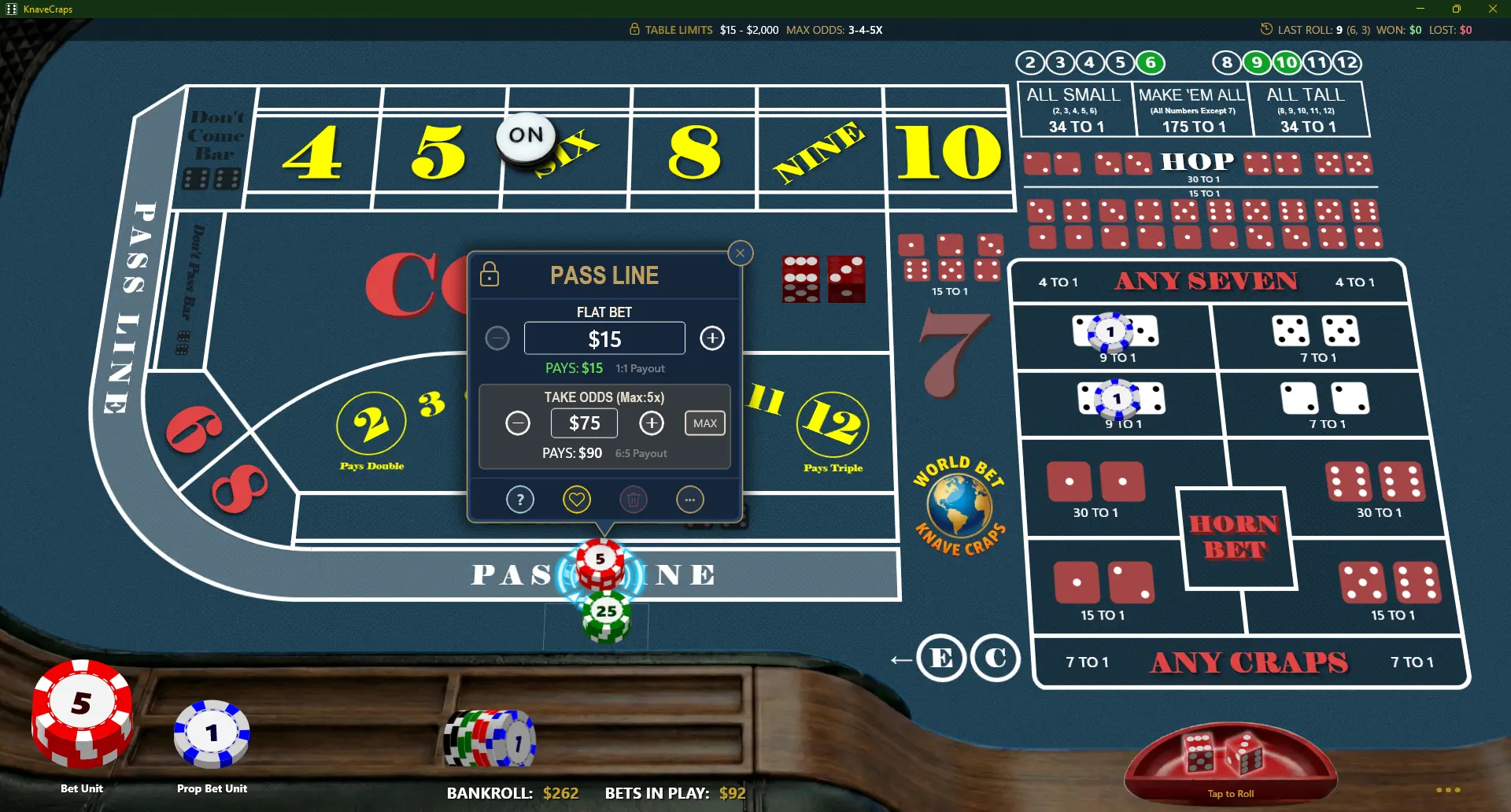
Task: Open the help icon in the Pass Line dialog
Action: pyautogui.click(x=519, y=499)
